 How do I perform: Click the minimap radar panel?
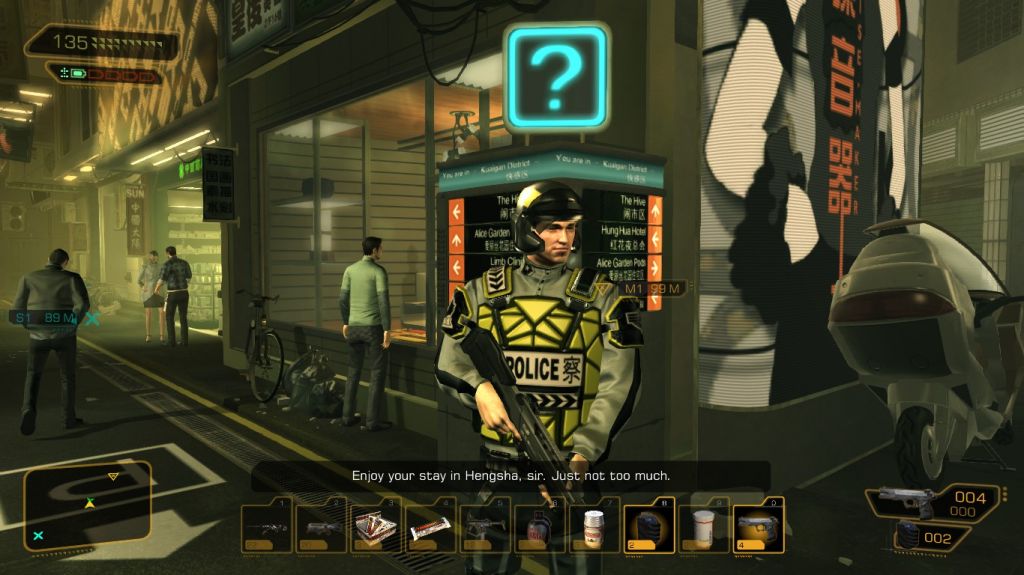[x=88, y=505]
